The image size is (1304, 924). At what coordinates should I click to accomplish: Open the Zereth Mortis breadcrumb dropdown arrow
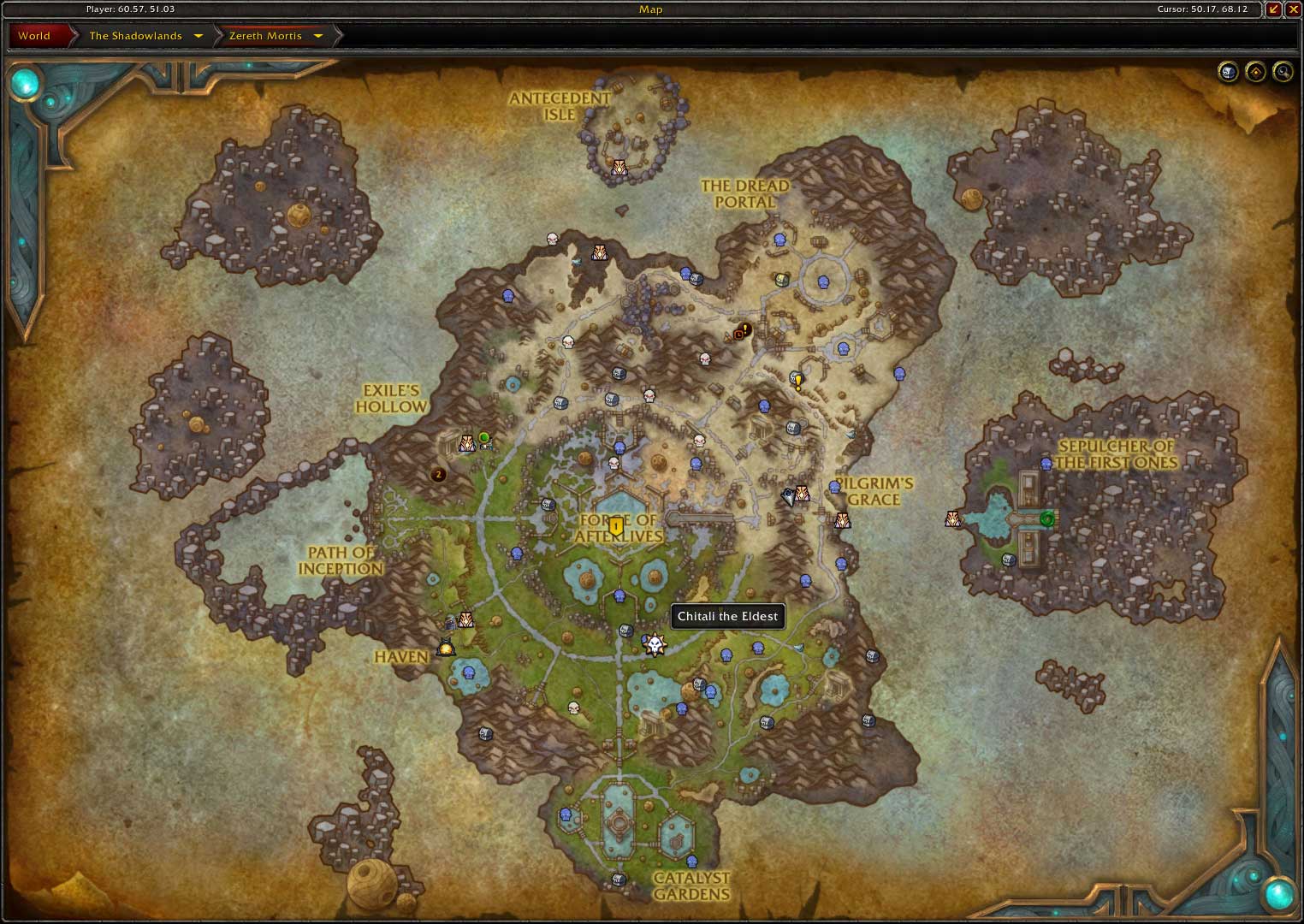(317, 36)
